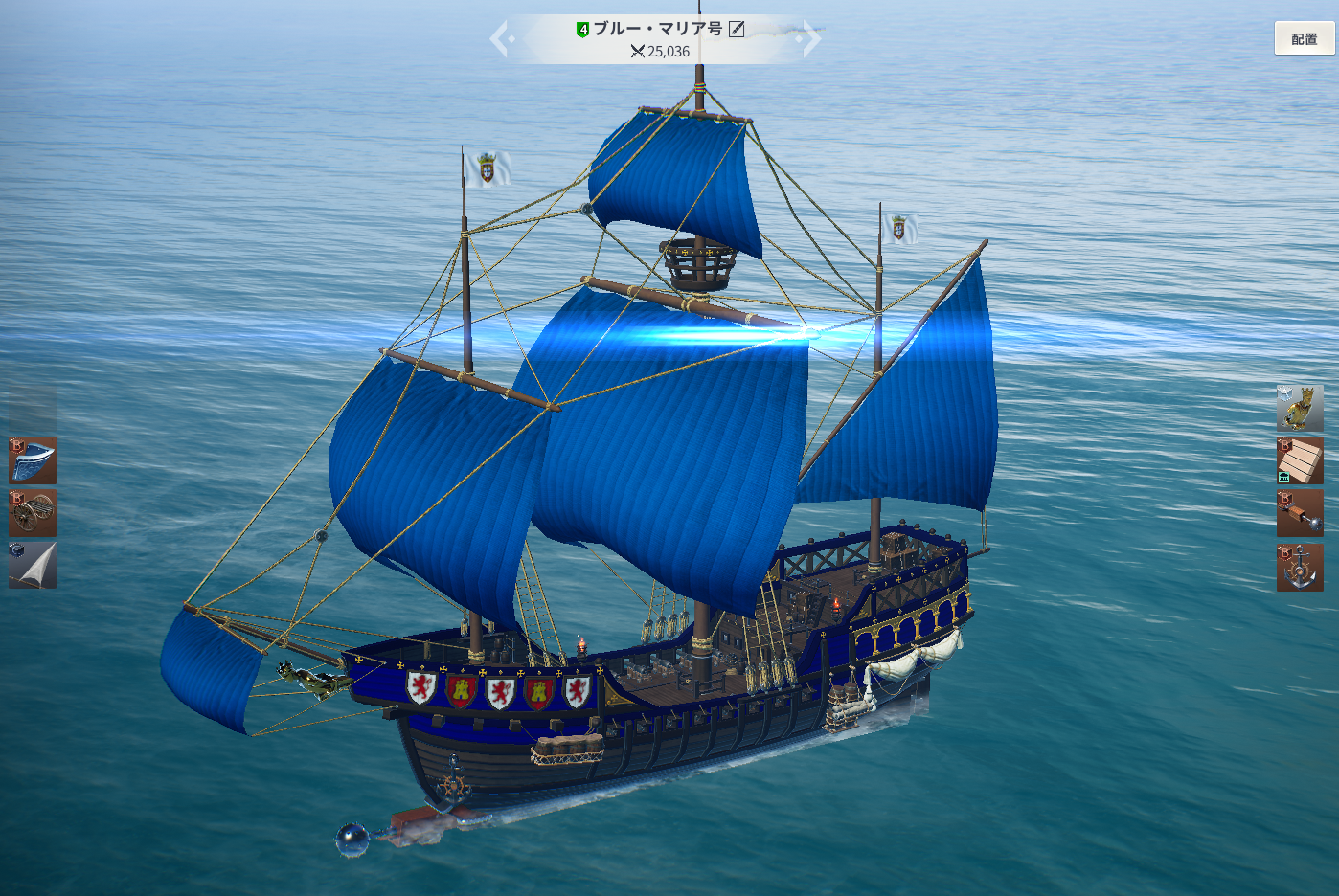Viewport: 1339px width, 896px height.
Task: Open the wheeled cannon carriage slot
Action: click(x=33, y=513)
